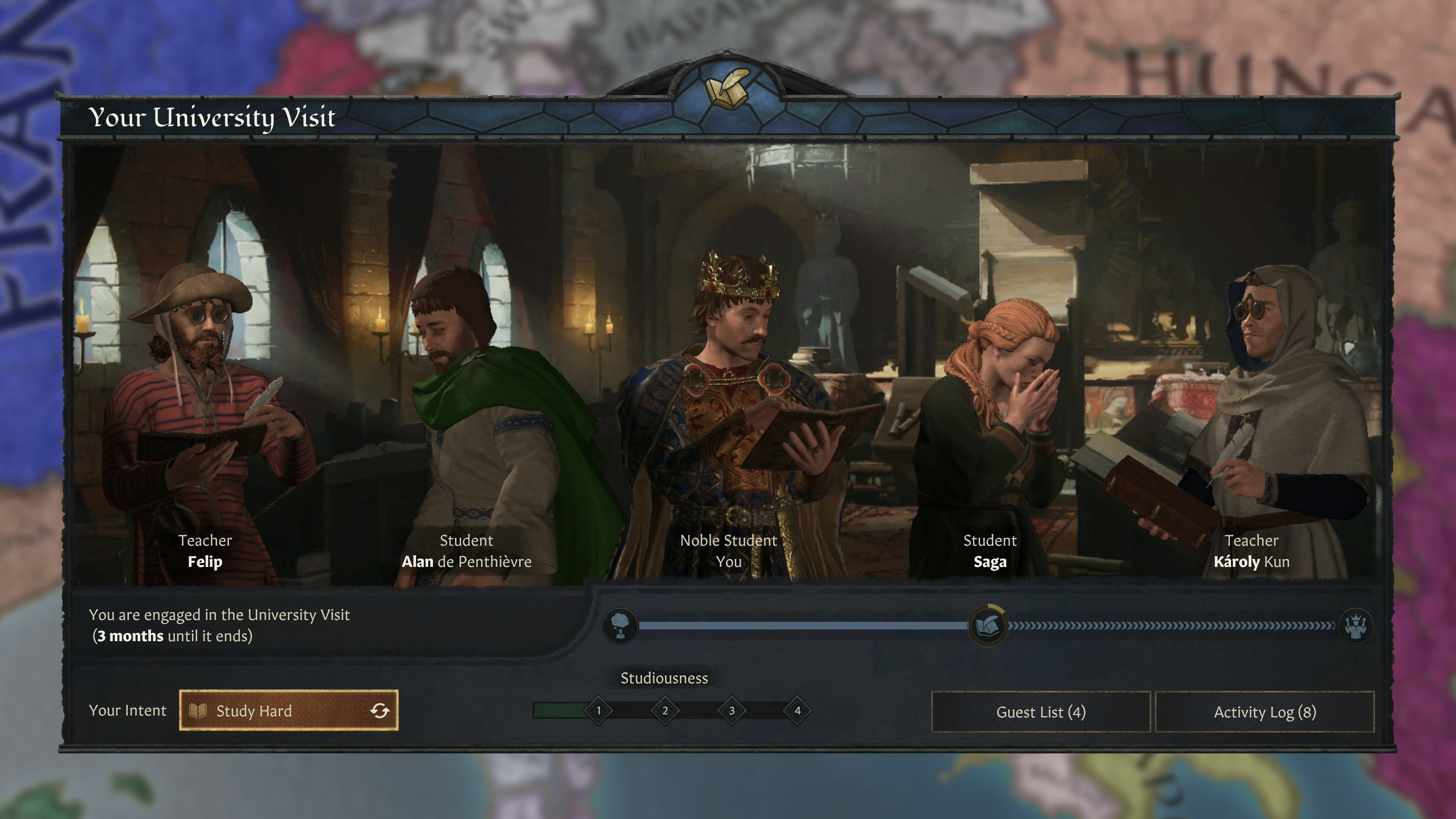Open the Activity Log
The height and width of the screenshot is (819, 1456).
tap(1265, 713)
